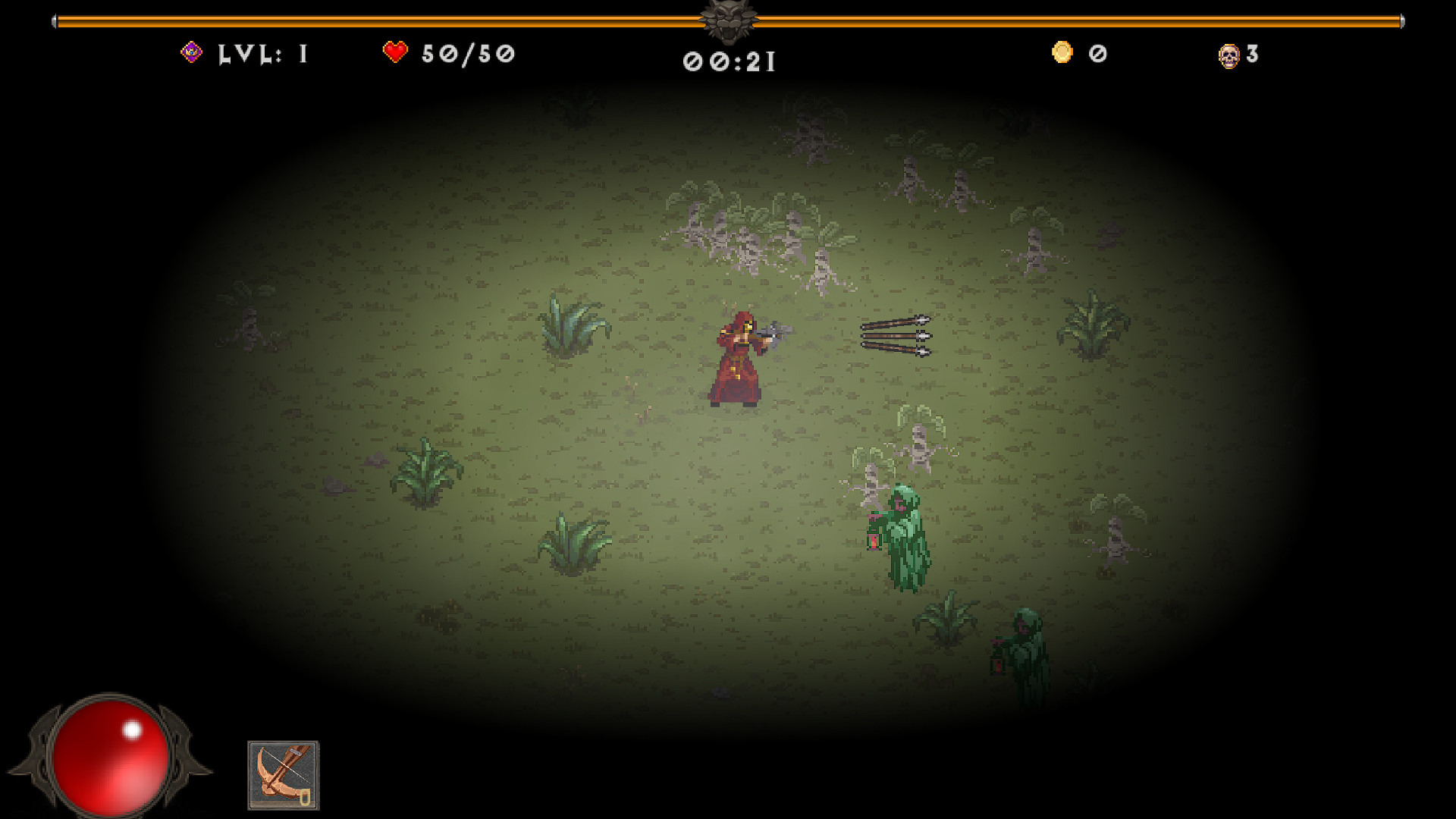Viewport: 1456px width, 819px height.
Task: Click the left cap of the XP bar
Action: pyautogui.click(x=55, y=22)
